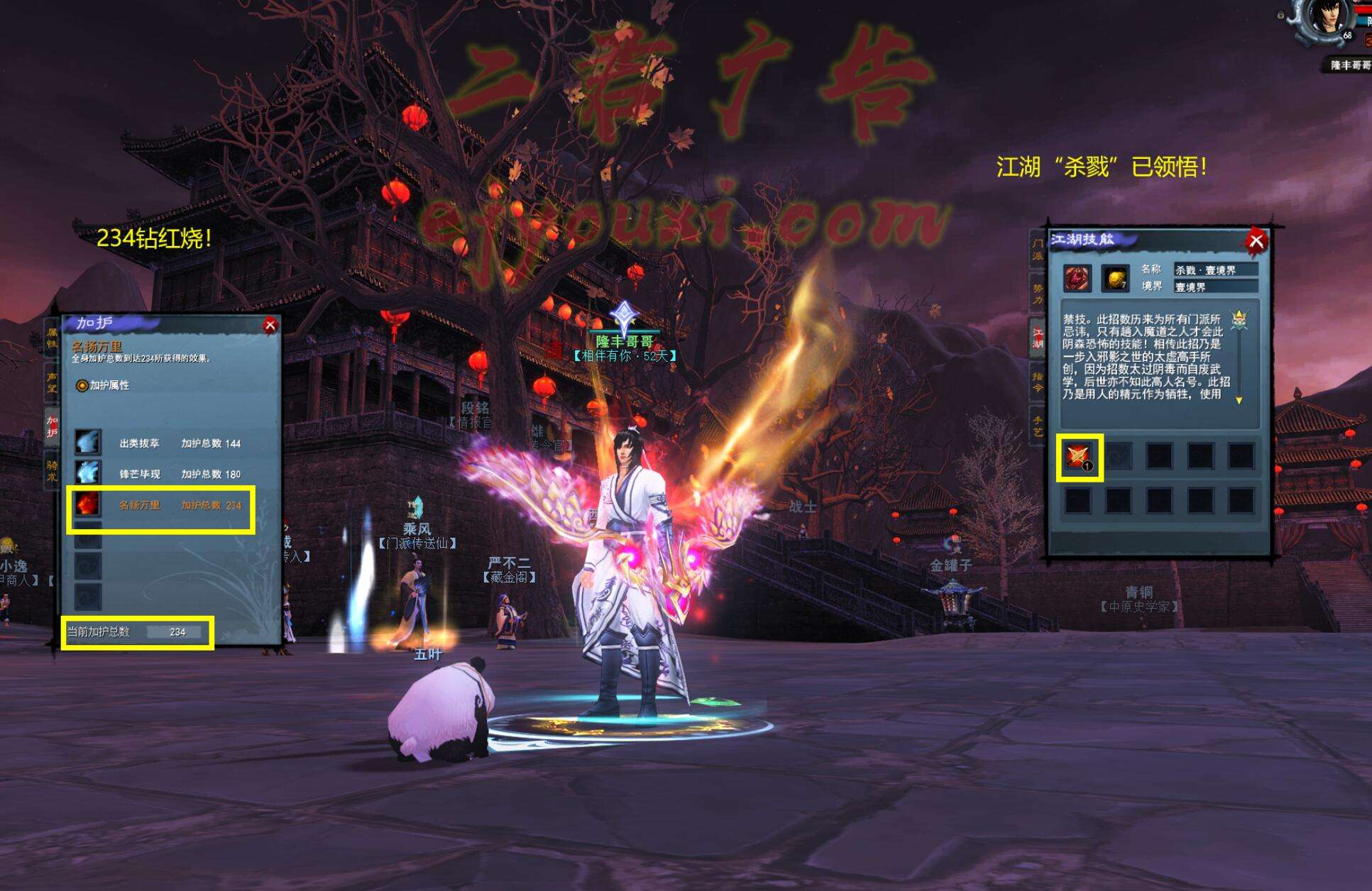Choose the 锋芒毕现 blessing icon

88,473
